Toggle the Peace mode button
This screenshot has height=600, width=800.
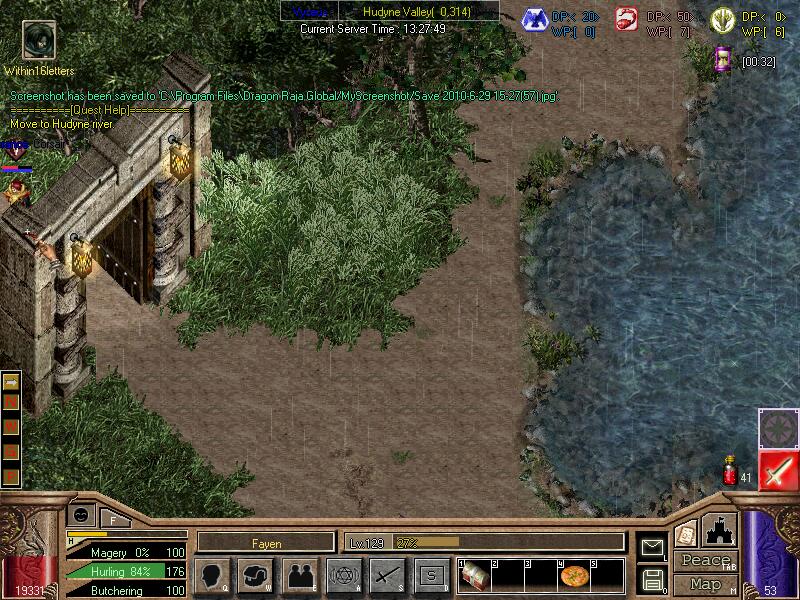pyautogui.click(x=706, y=560)
